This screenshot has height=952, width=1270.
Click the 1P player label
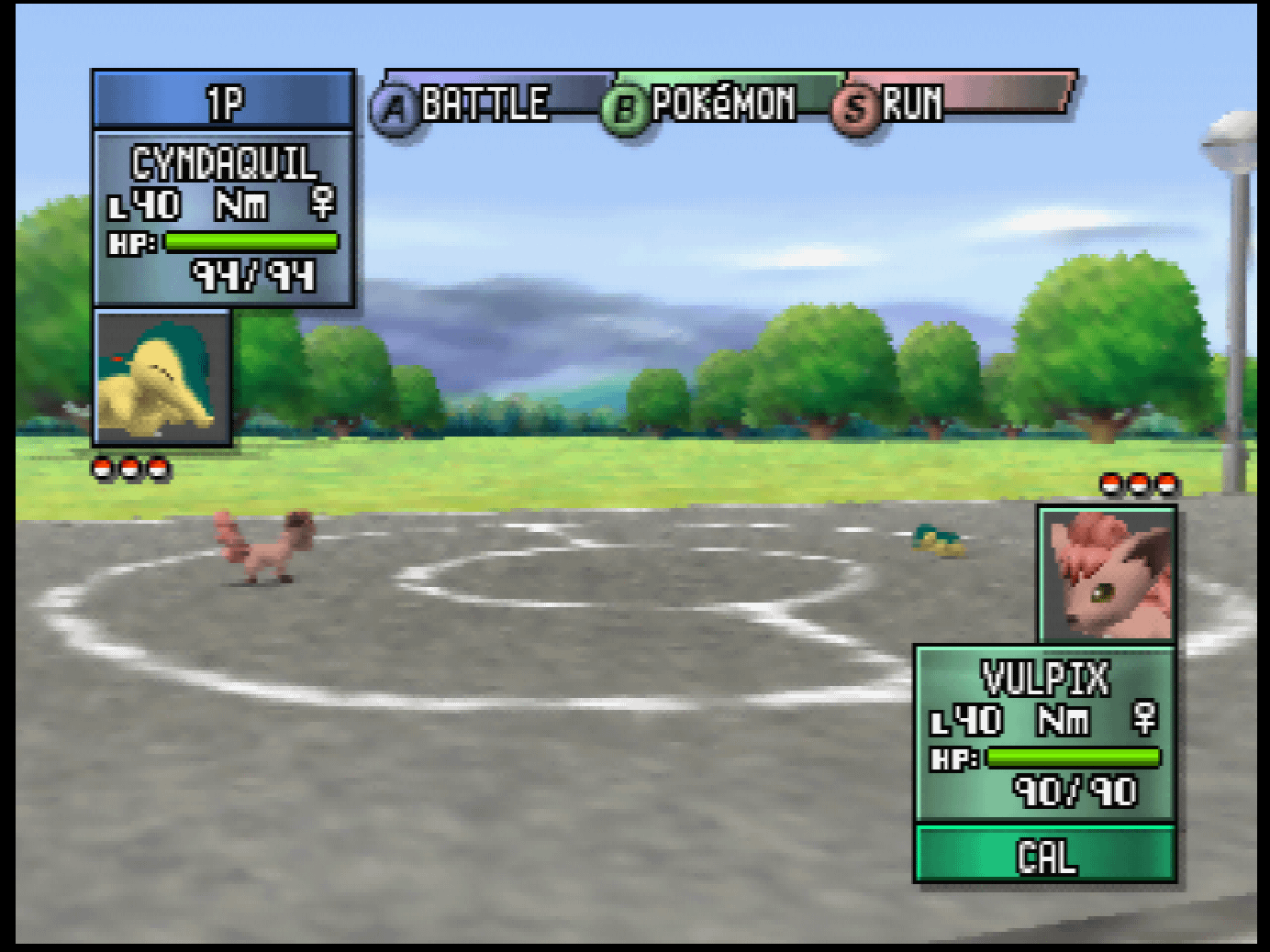pos(224,100)
